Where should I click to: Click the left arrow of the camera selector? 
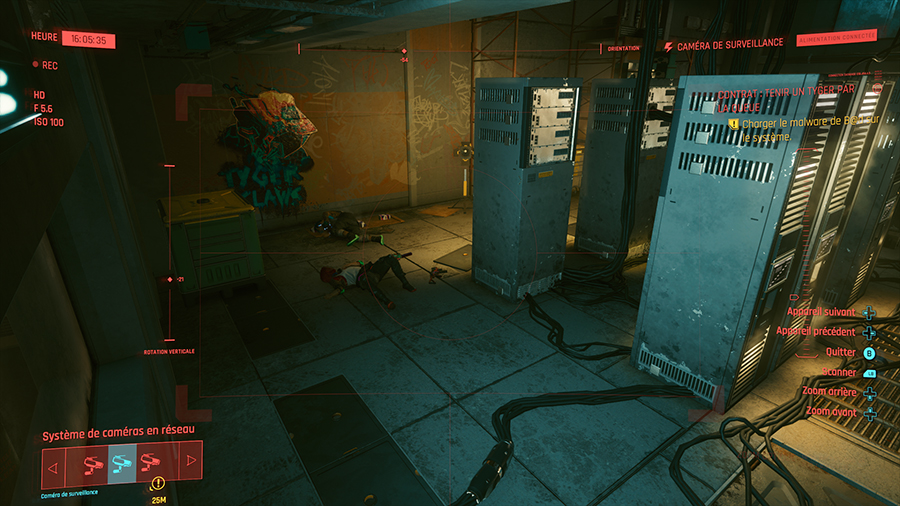pos(53,466)
